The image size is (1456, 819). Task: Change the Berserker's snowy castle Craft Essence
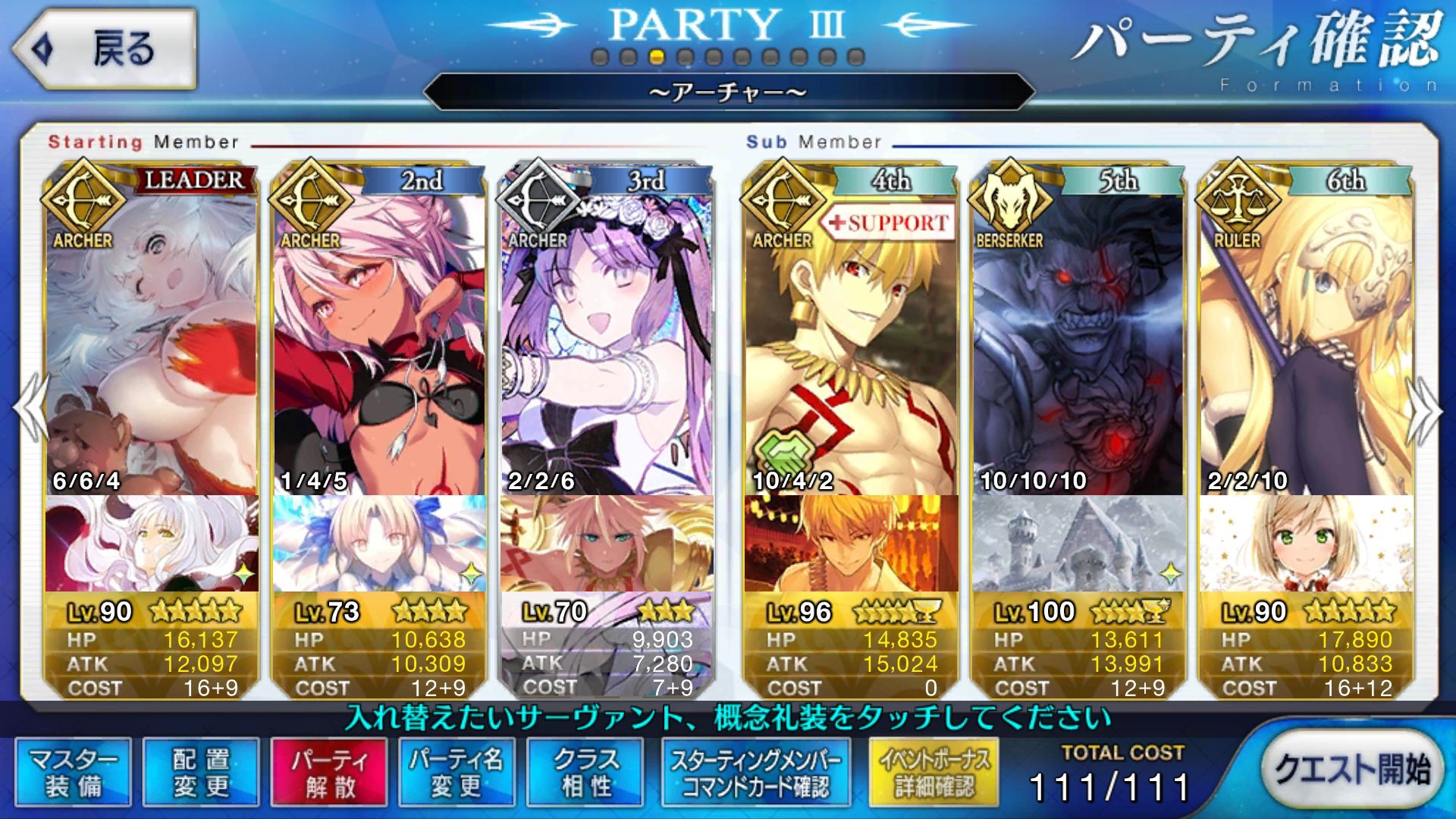tap(1078, 543)
